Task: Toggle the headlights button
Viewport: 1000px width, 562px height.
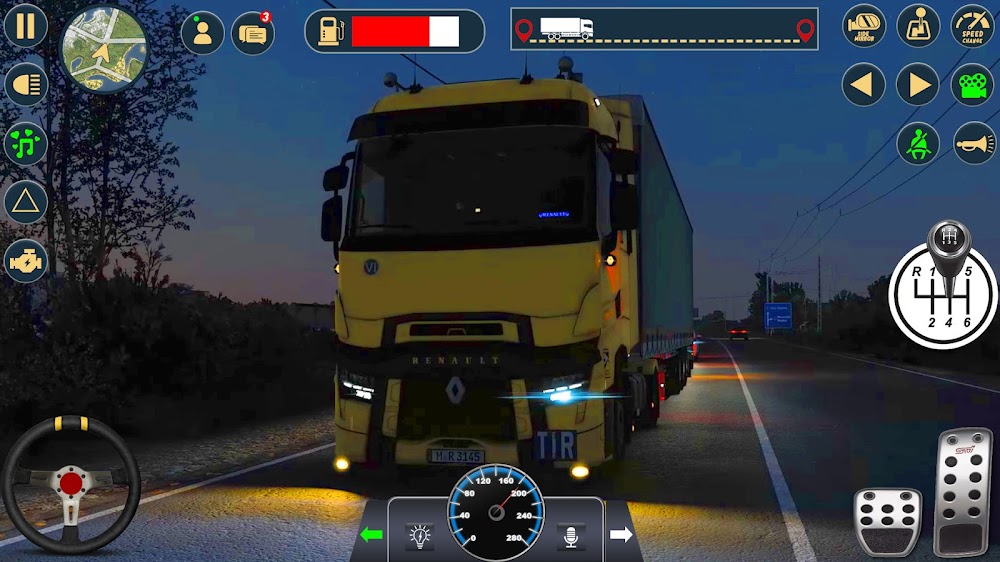Action: coord(26,85)
